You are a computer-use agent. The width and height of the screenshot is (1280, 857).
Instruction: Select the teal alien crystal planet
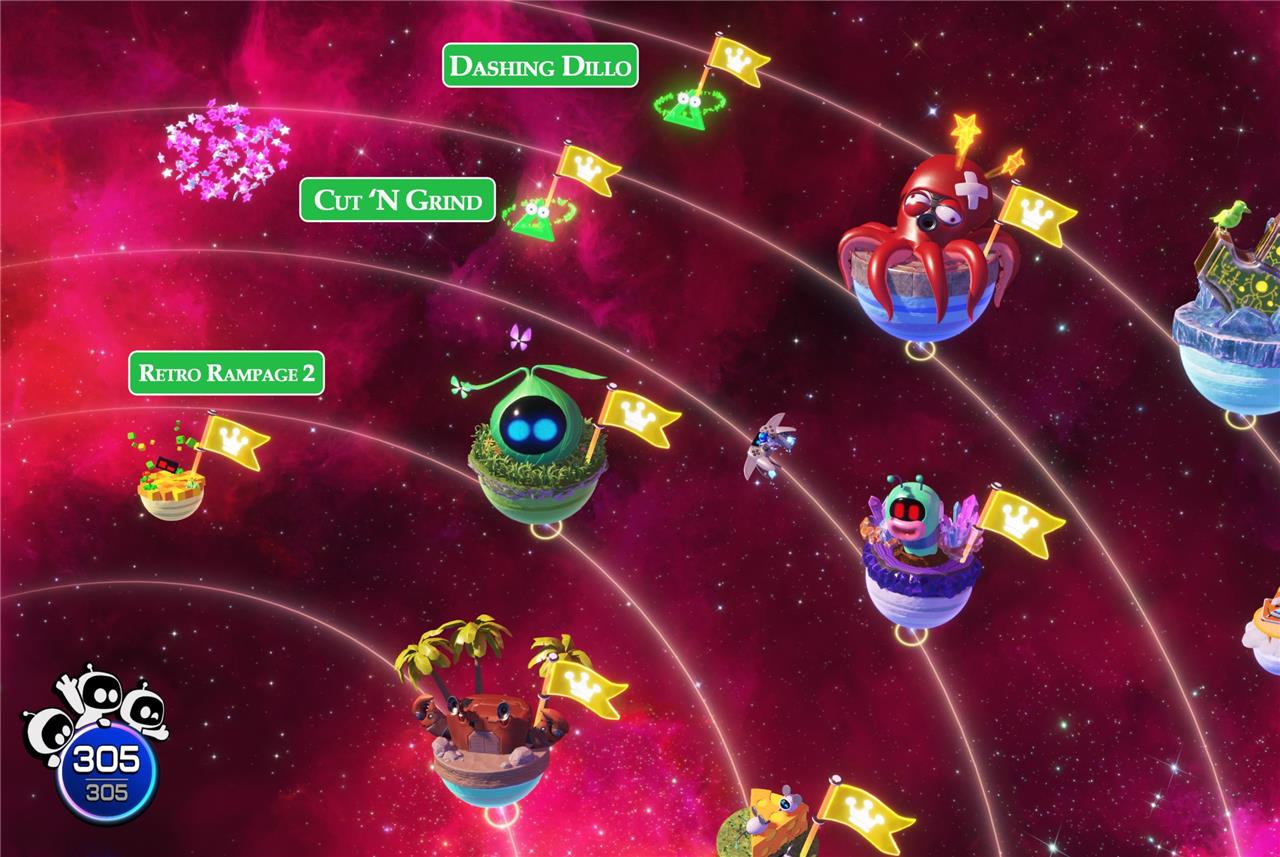(x=917, y=560)
